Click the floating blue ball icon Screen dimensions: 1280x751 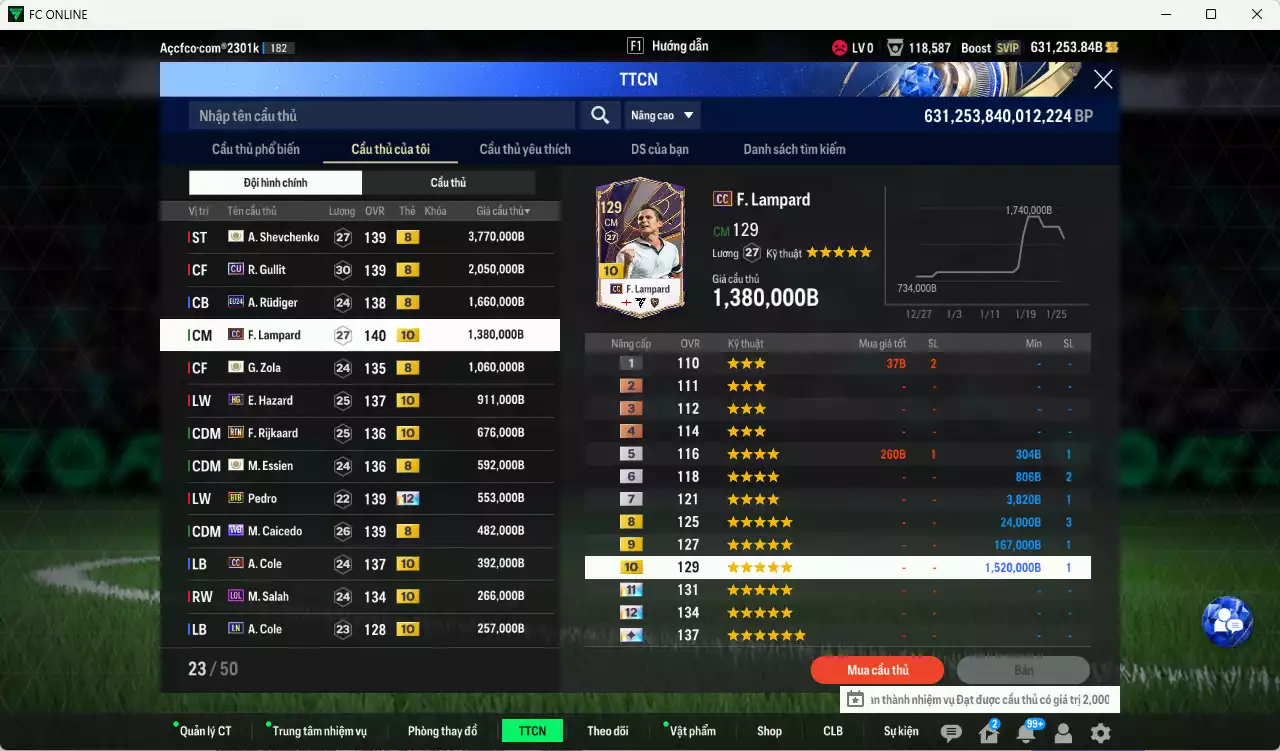[x=1227, y=621]
